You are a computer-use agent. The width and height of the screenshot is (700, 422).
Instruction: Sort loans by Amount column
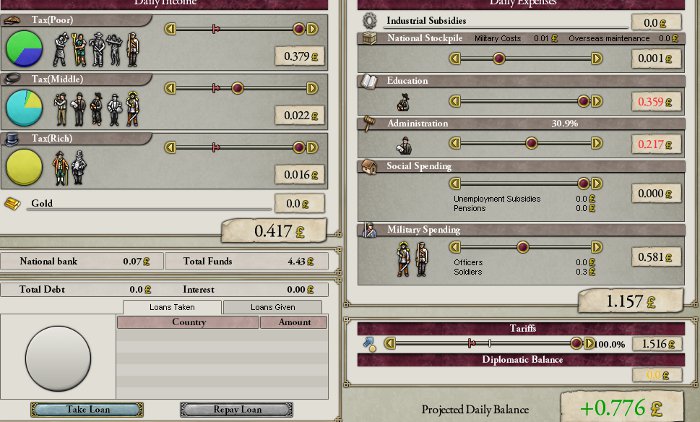pos(294,322)
